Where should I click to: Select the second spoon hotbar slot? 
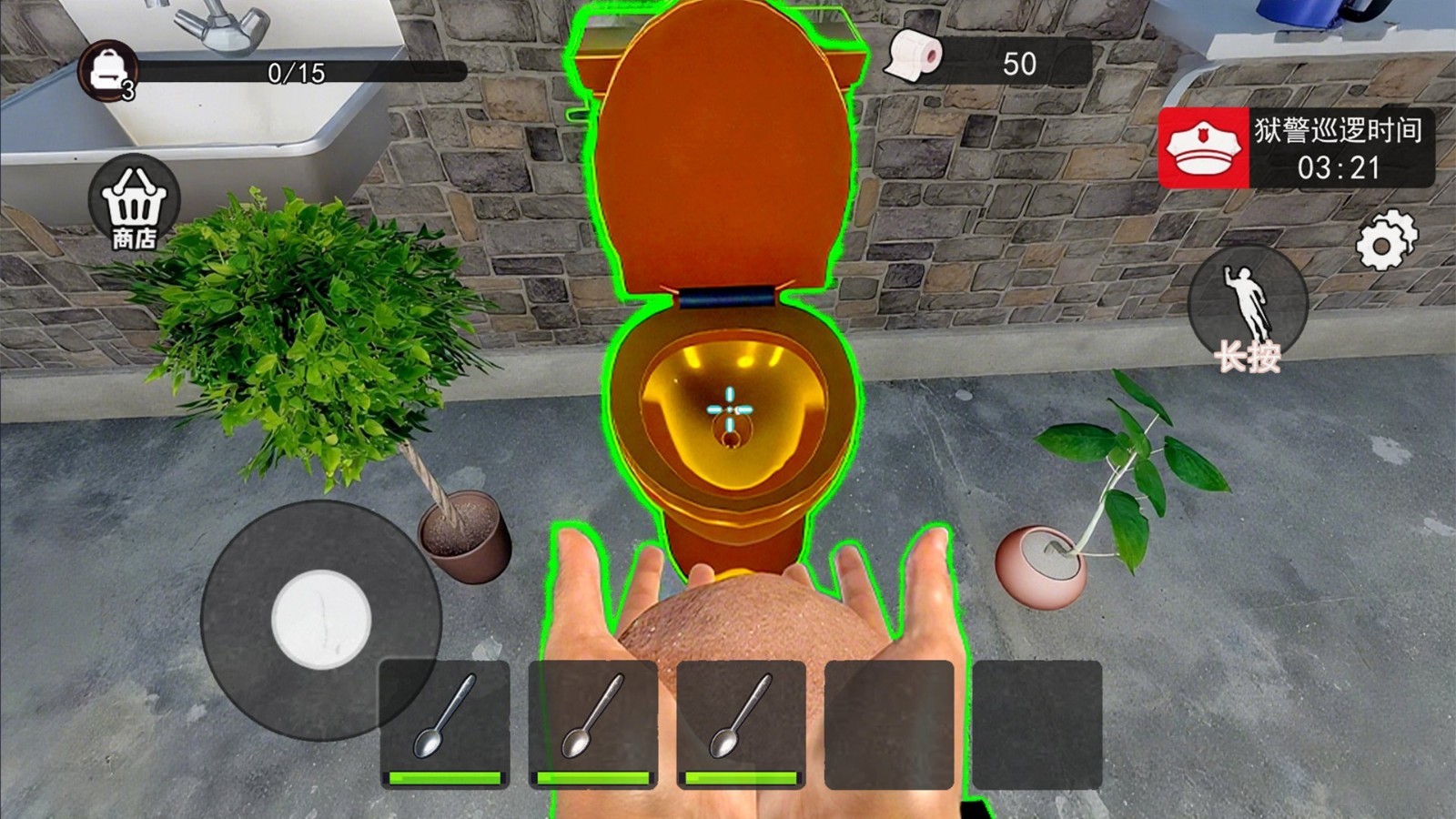click(592, 719)
